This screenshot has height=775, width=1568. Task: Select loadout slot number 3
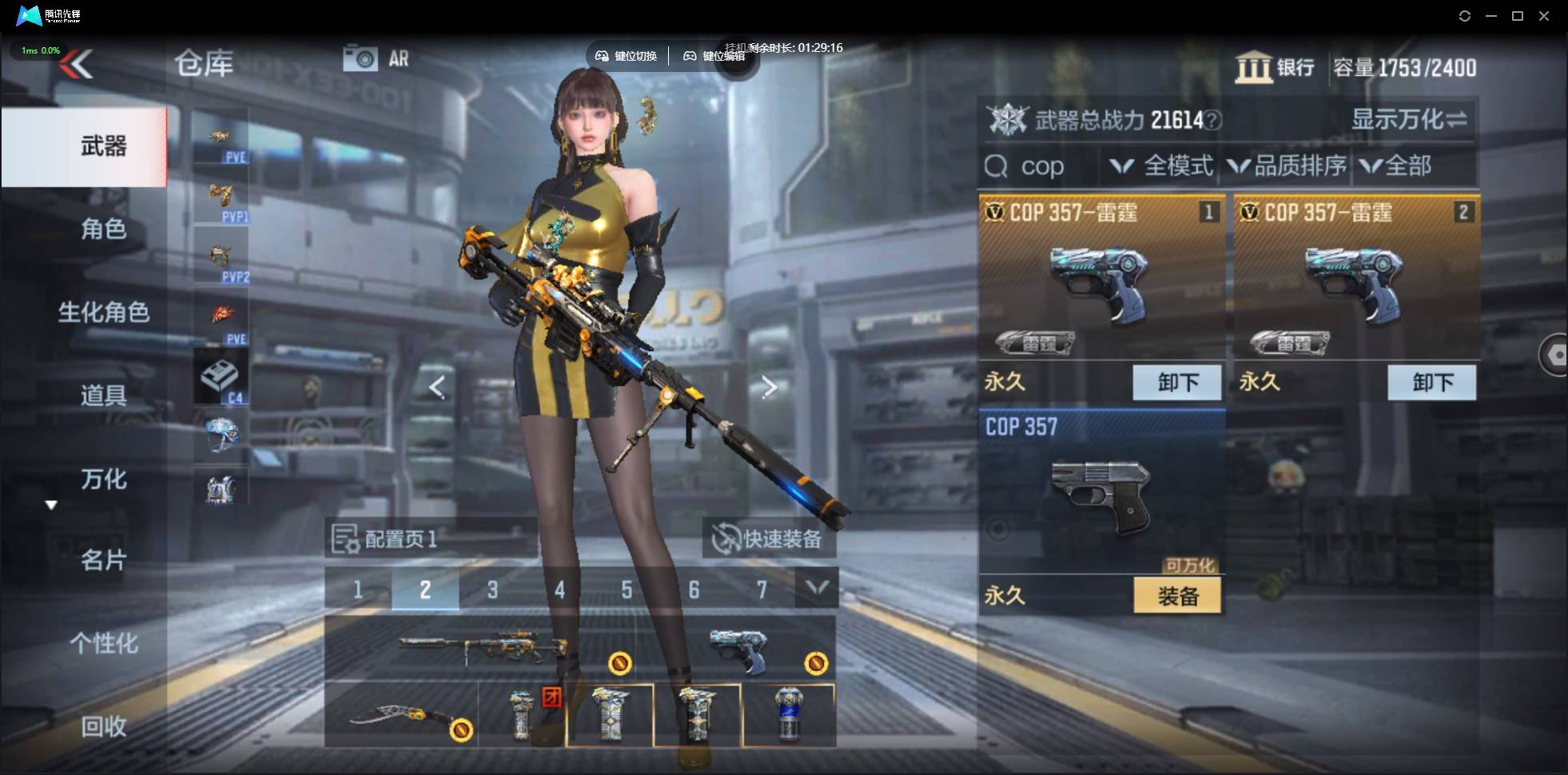pos(492,590)
